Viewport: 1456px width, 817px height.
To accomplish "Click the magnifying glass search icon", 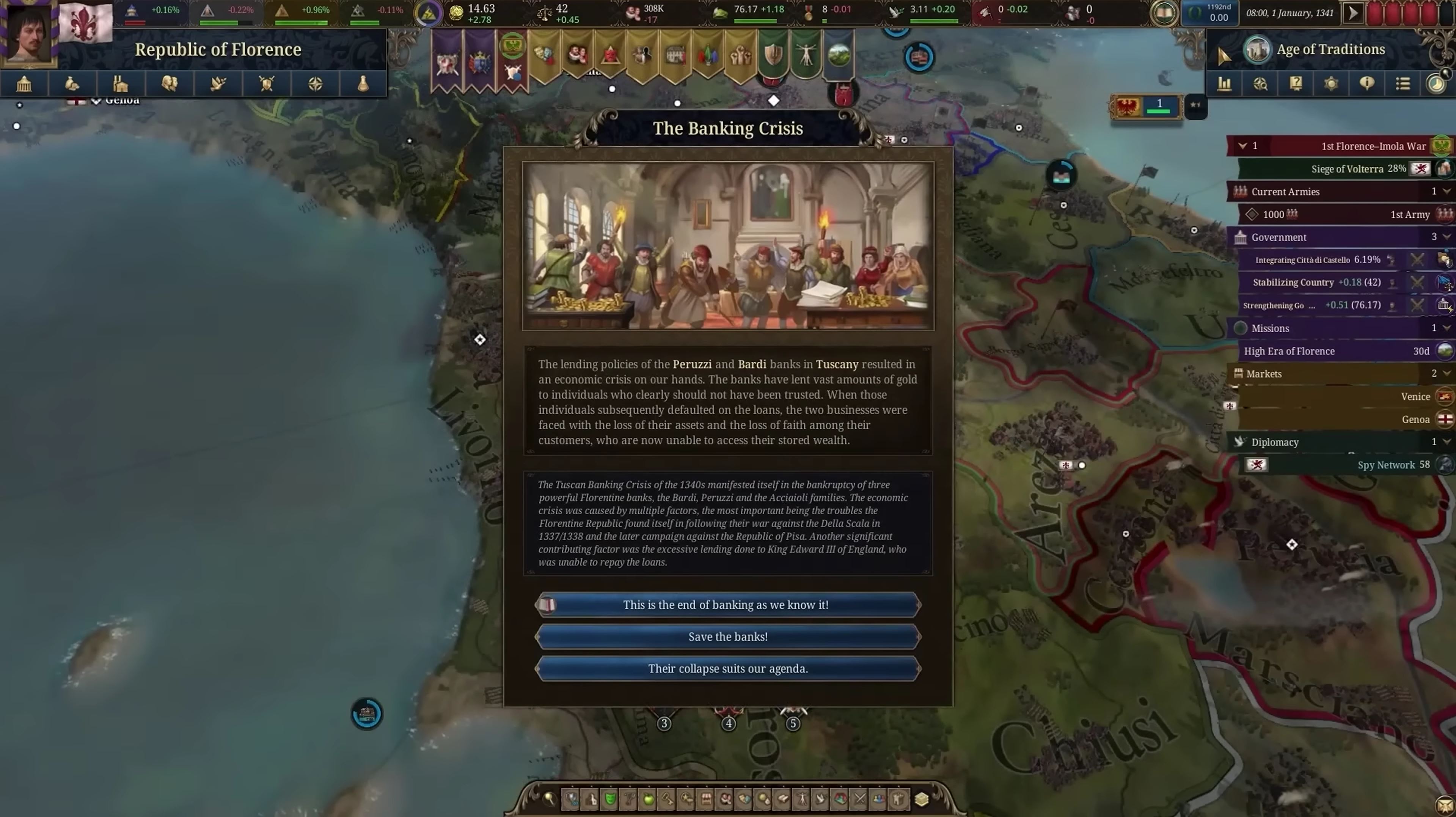I will pyautogui.click(x=548, y=799).
